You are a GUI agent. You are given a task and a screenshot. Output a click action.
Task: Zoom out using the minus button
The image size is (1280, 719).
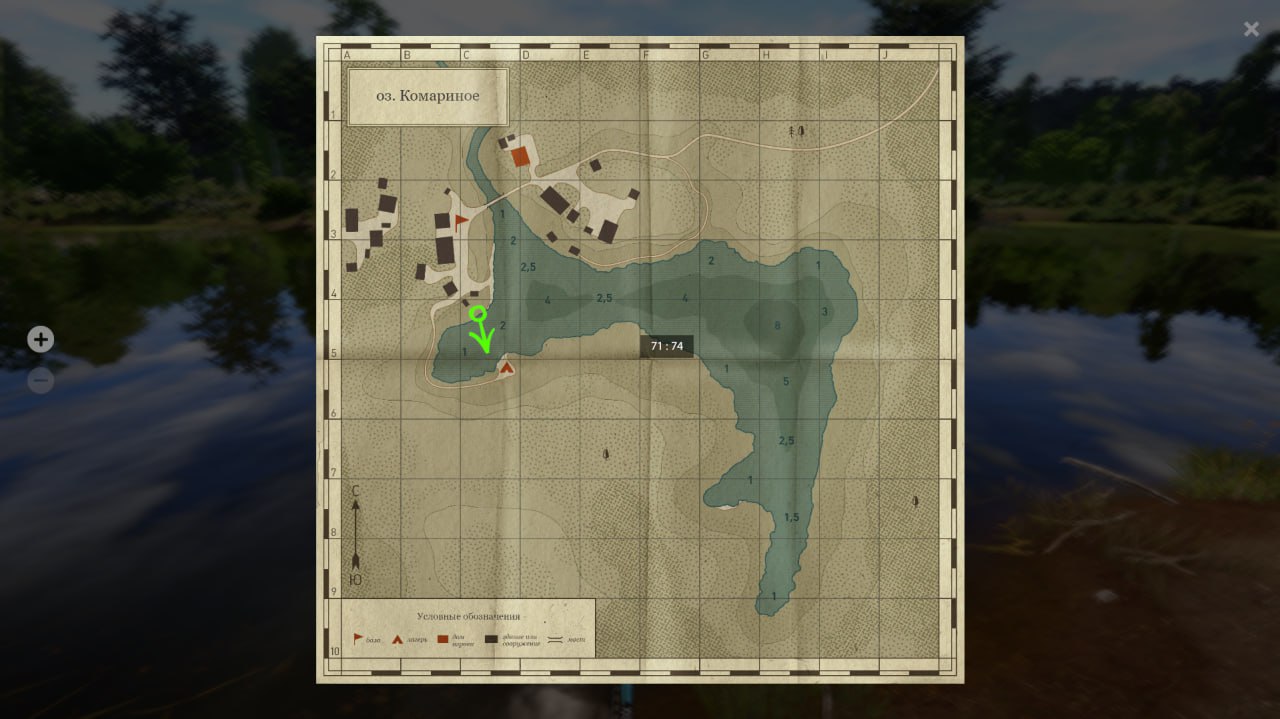click(x=40, y=381)
